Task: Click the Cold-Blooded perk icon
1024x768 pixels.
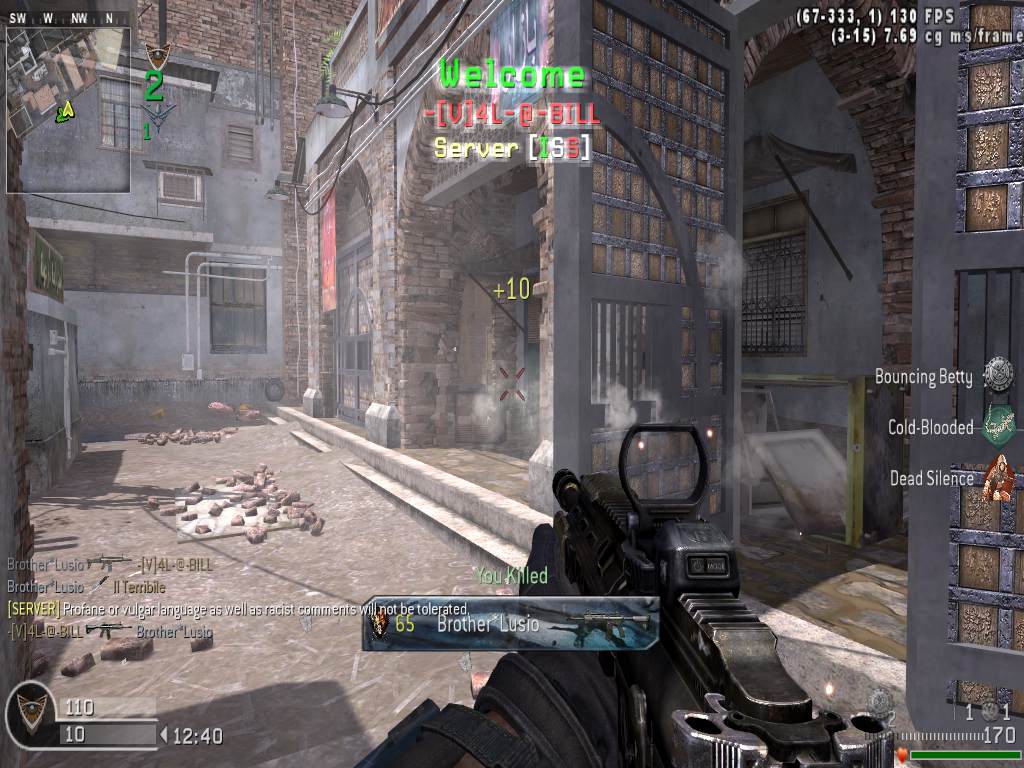Action: tap(997, 426)
